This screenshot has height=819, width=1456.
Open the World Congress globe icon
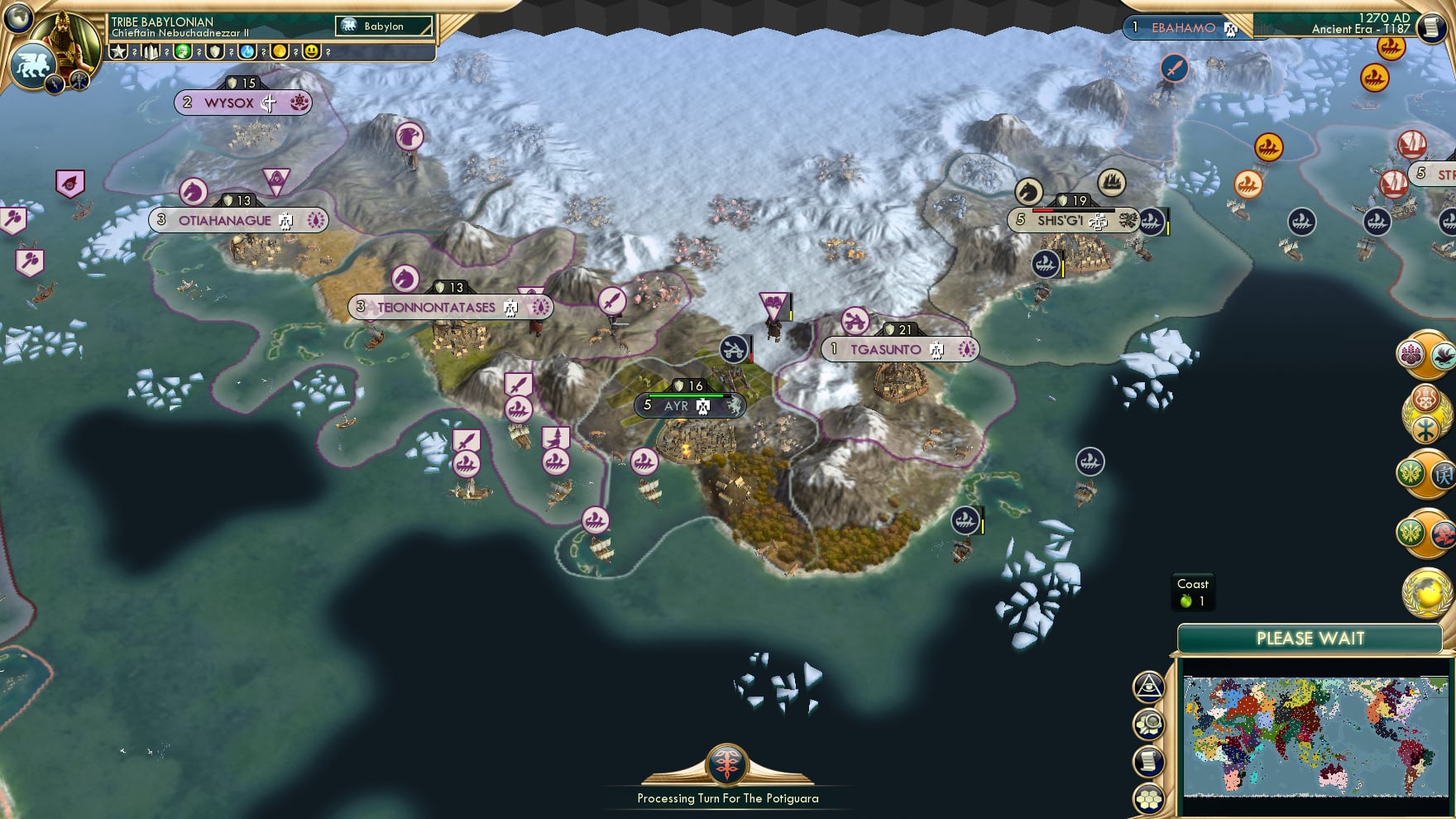tap(1427, 591)
